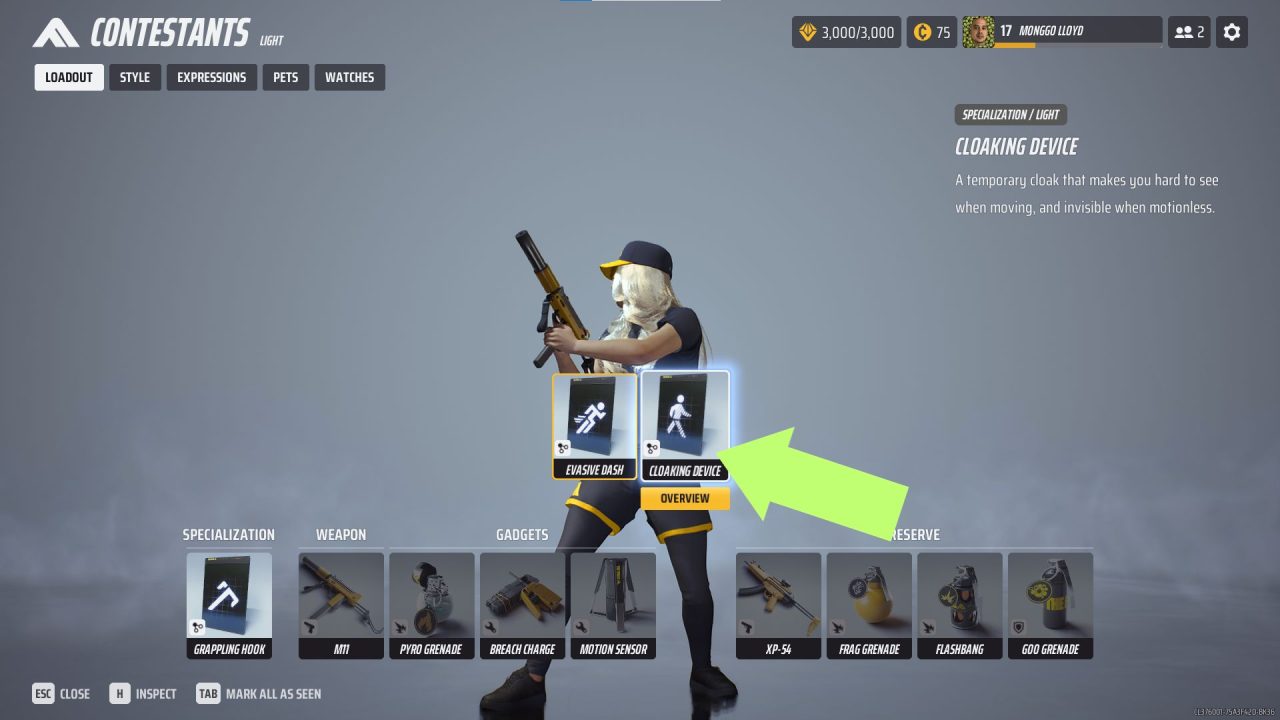
Task: Open the Monggo Lloyd profile card
Action: pyautogui.click(x=1060, y=30)
